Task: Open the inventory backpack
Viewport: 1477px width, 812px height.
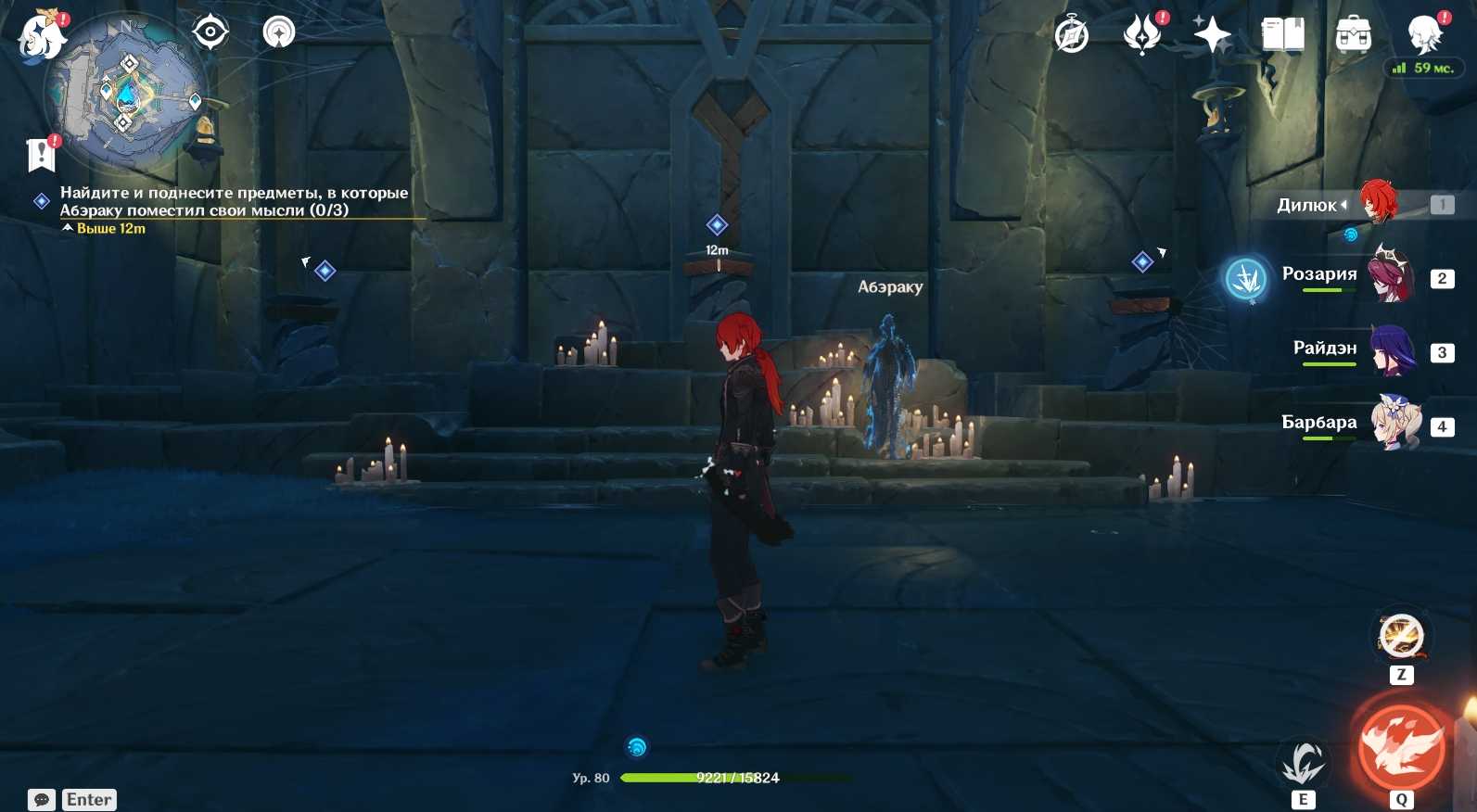Action: coord(1354,36)
